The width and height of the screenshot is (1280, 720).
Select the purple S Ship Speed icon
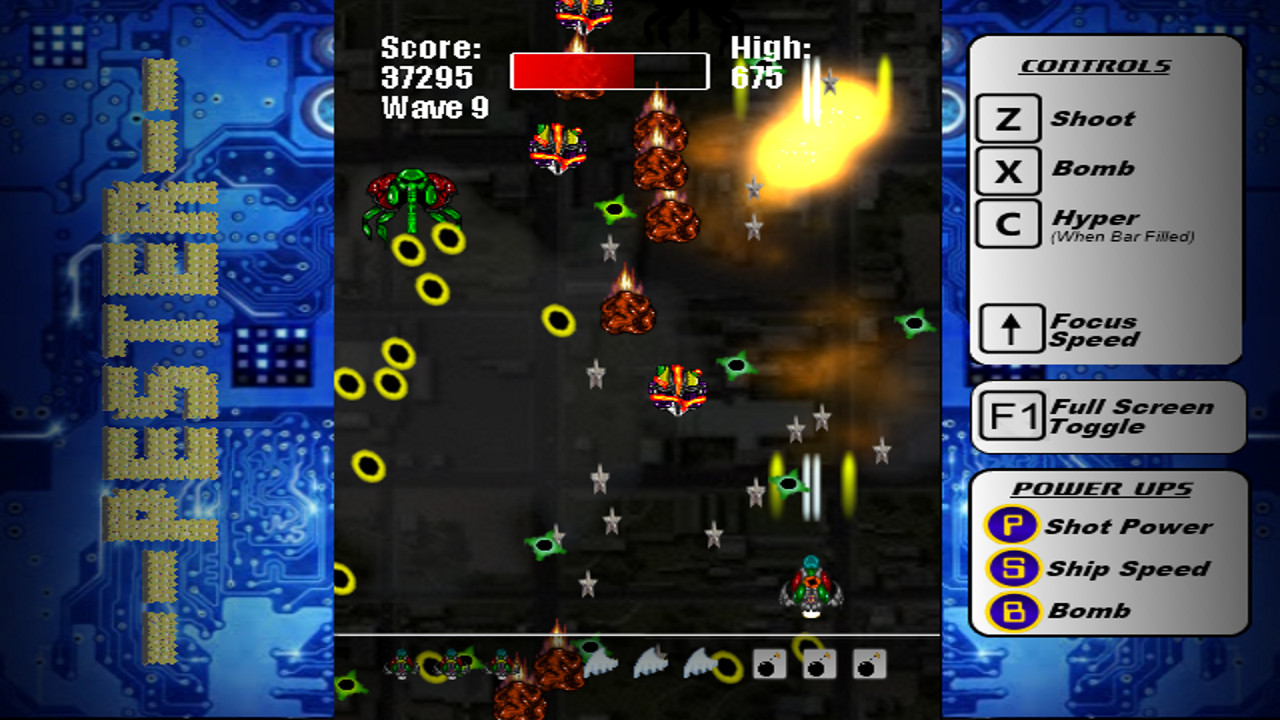(x=1012, y=569)
